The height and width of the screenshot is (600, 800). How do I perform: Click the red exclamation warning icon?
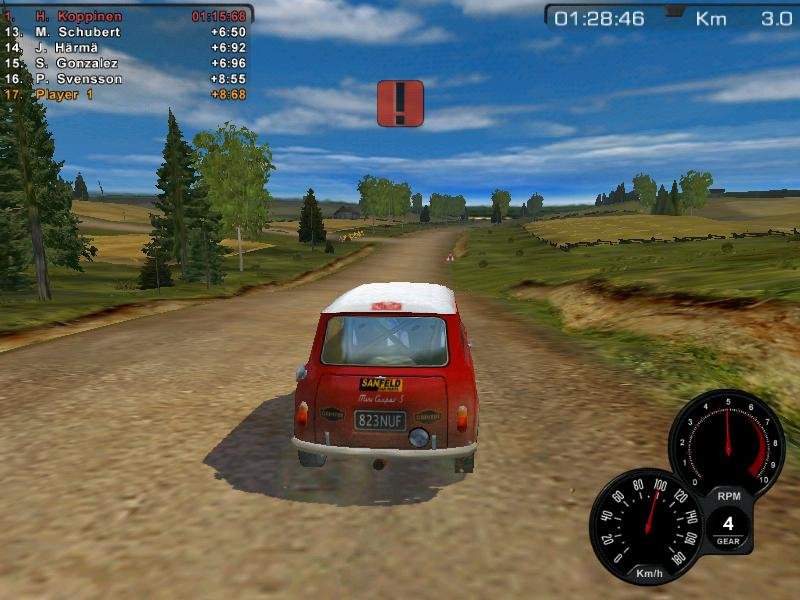click(400, 103)
